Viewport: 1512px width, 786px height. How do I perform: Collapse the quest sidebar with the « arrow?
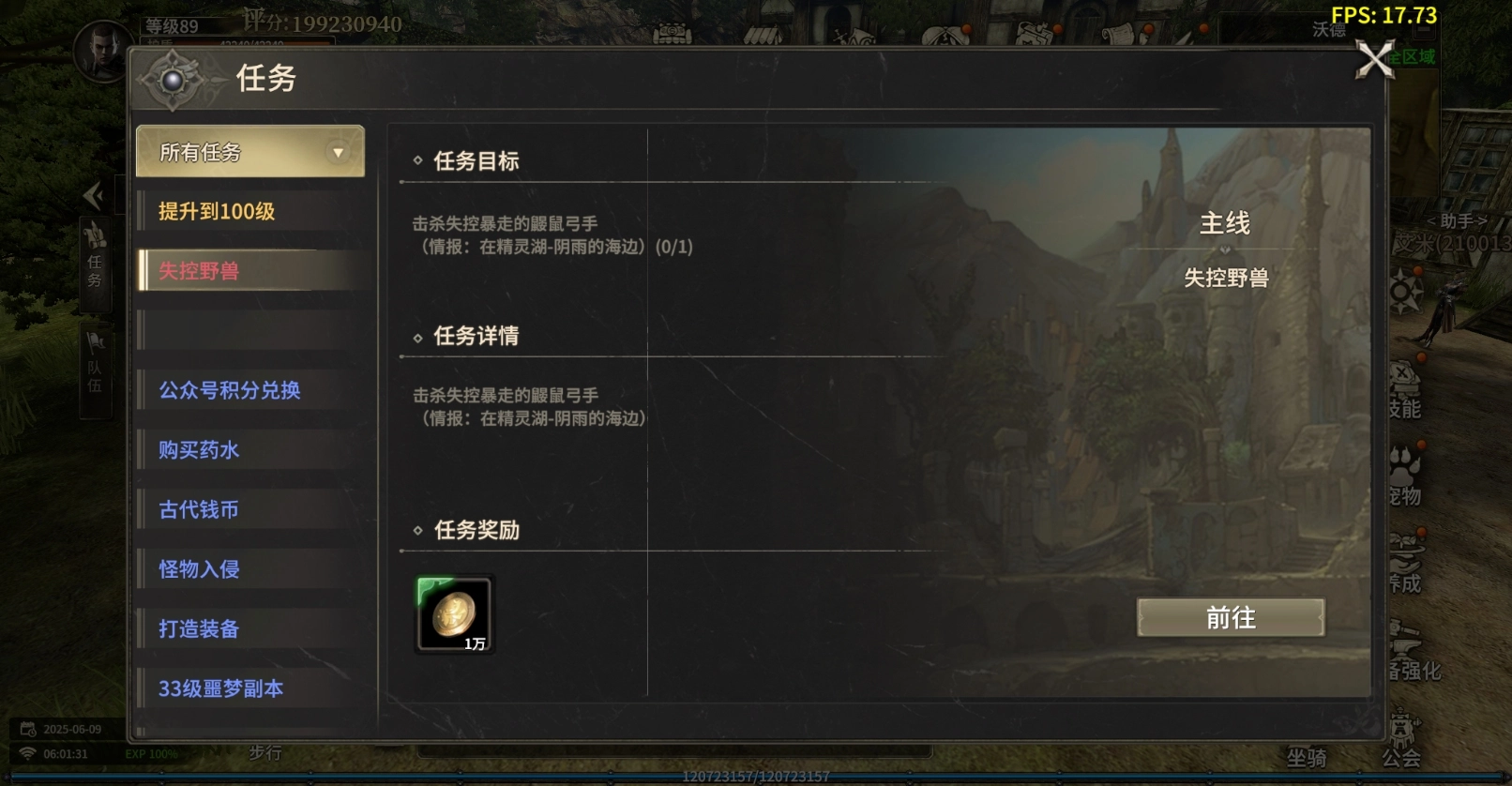(x=93, y=195)
